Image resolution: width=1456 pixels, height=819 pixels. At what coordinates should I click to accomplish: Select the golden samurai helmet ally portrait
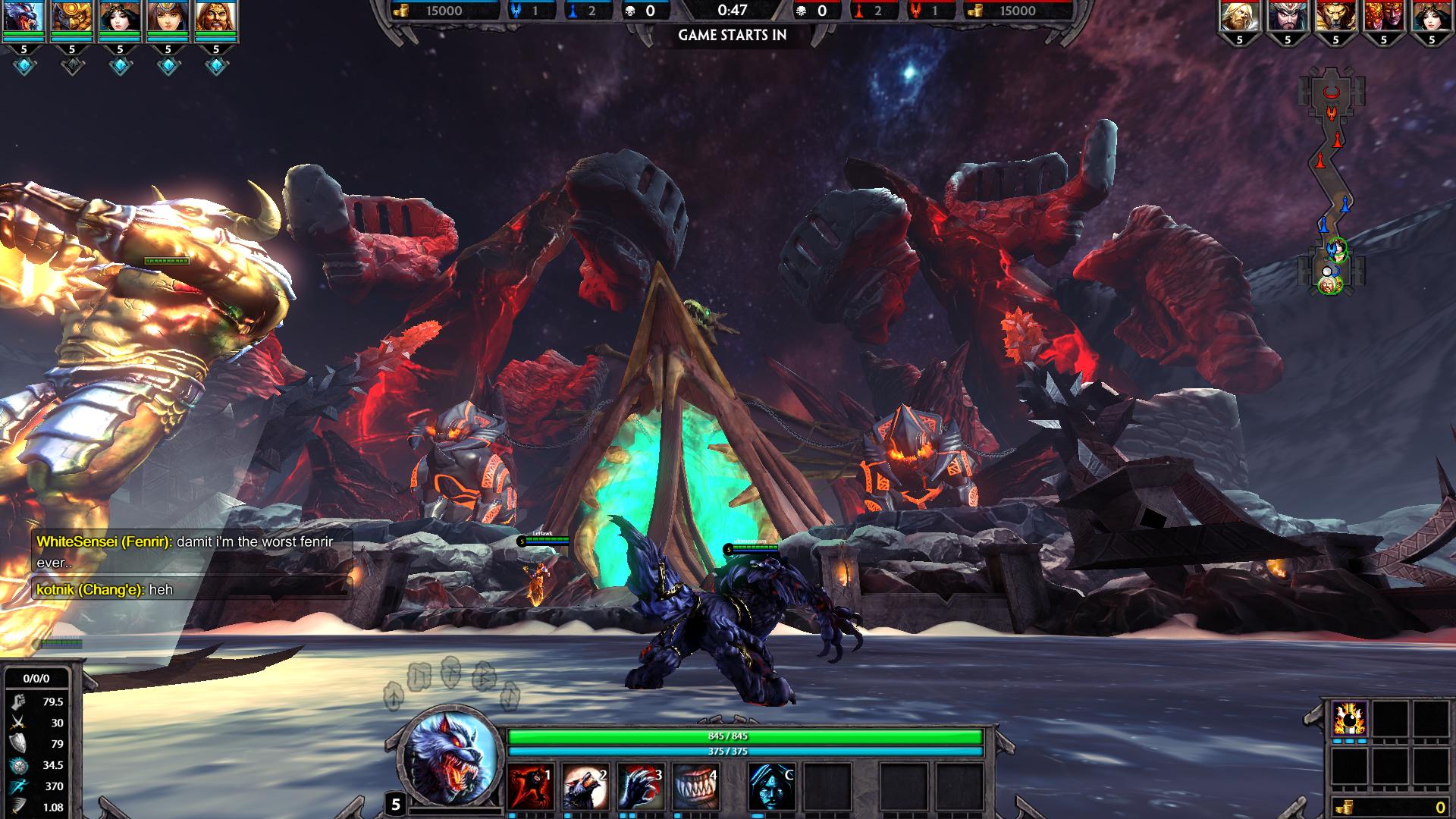pos(72,18)
